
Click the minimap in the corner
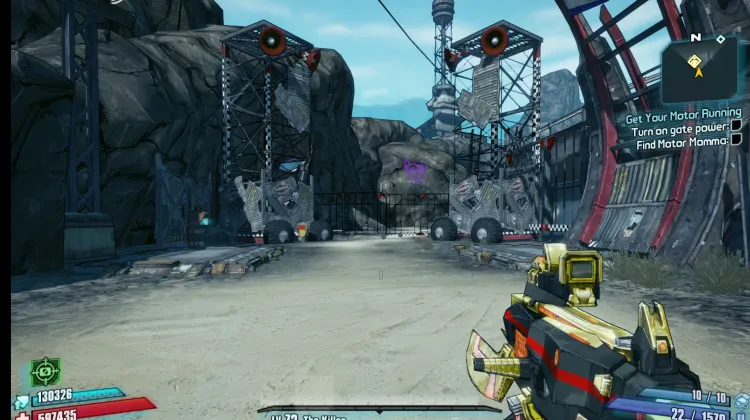pos(700,68)
